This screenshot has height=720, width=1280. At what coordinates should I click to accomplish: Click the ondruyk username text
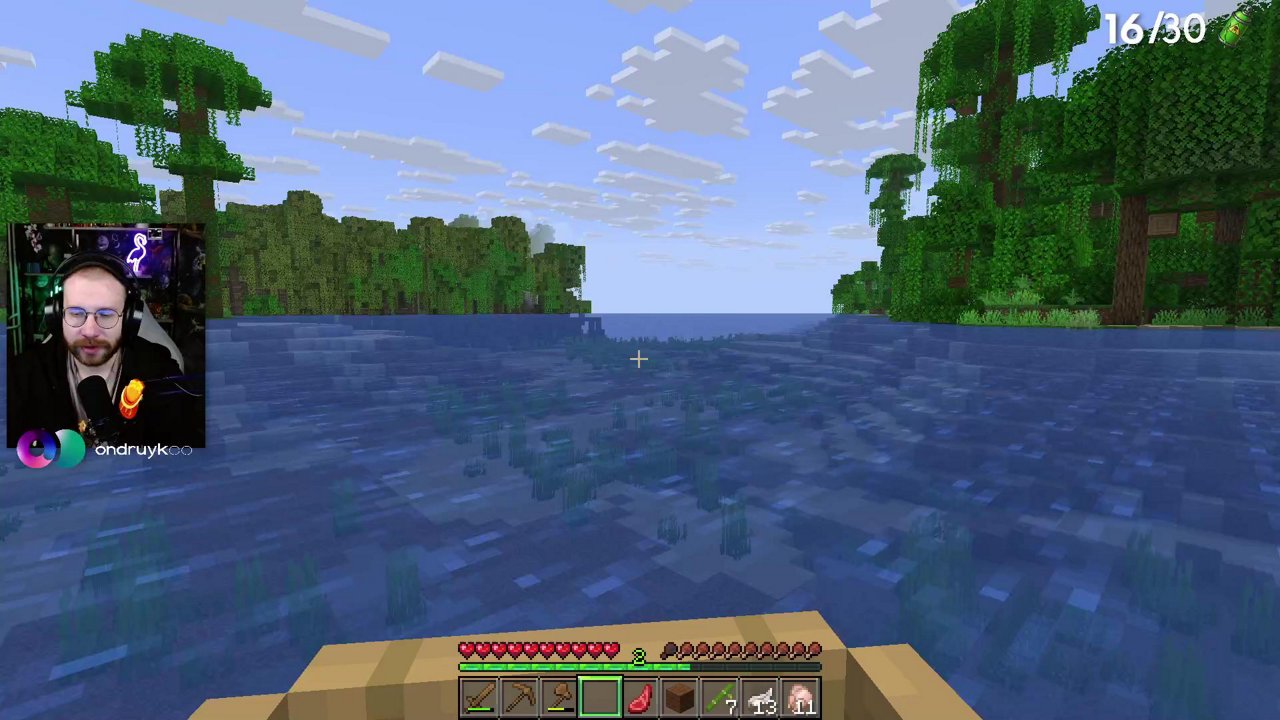[x=143, y=449]
